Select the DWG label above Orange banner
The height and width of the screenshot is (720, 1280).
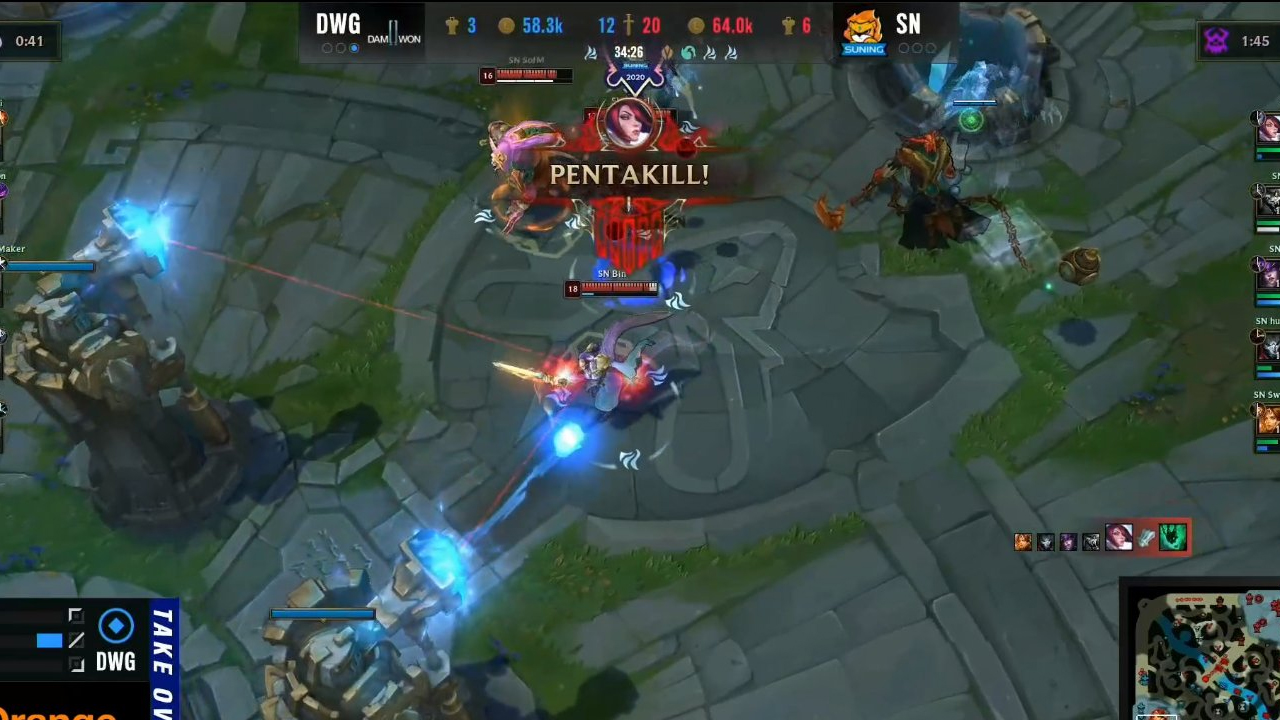click(x=115, y=662)
